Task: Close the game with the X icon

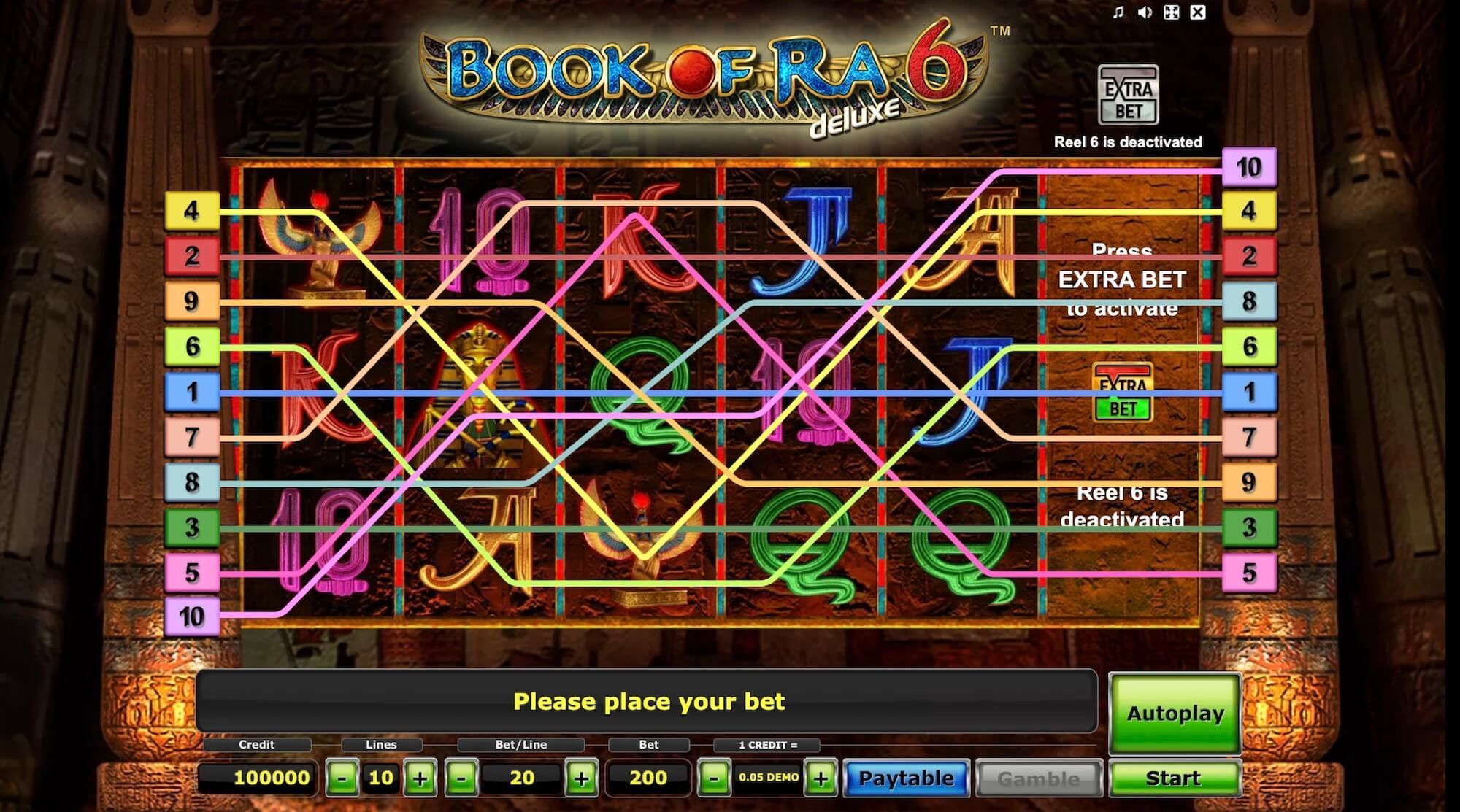Action: (1198, 12)
